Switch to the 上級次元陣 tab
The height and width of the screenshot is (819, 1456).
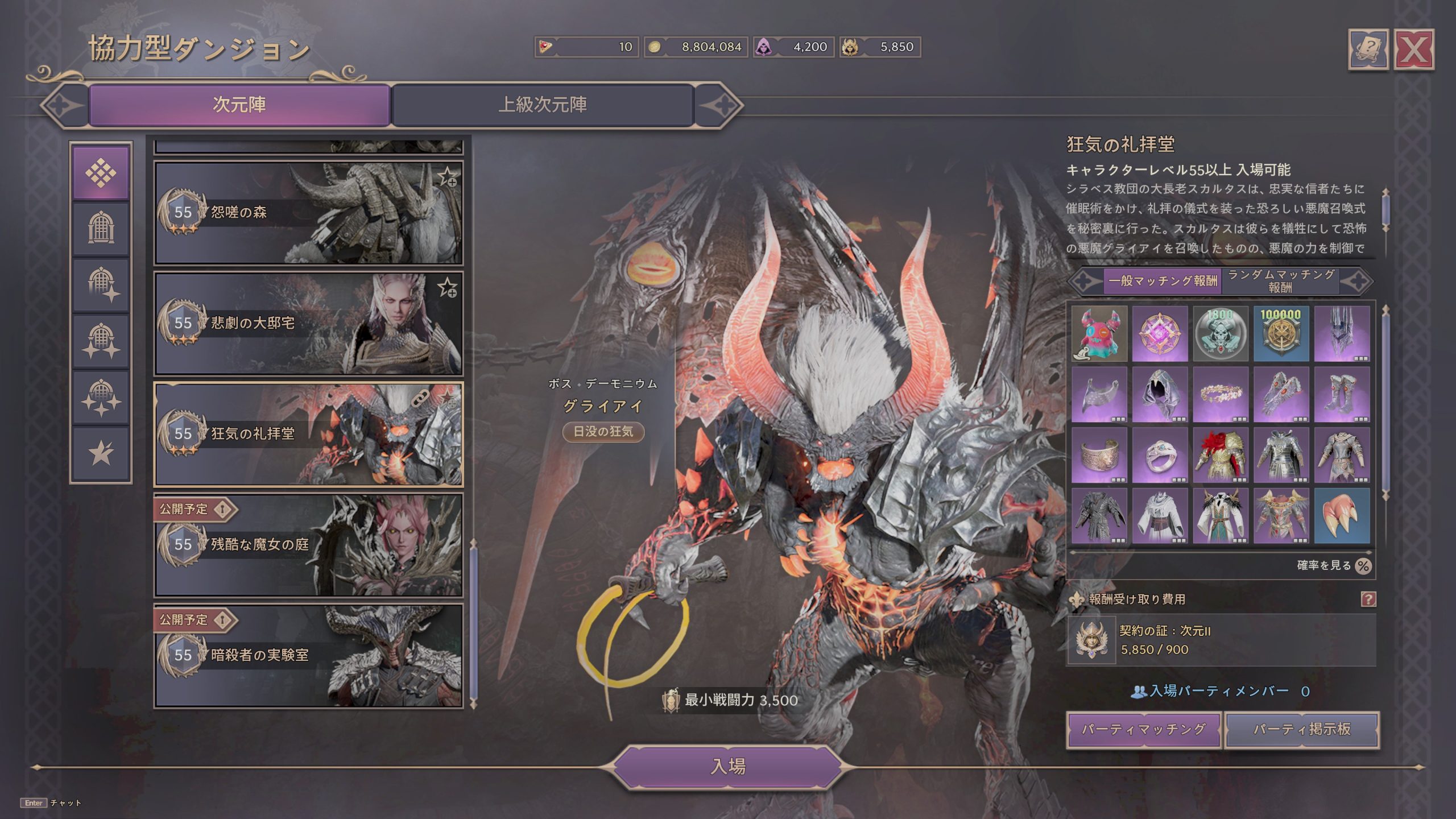tap(543, 105)
